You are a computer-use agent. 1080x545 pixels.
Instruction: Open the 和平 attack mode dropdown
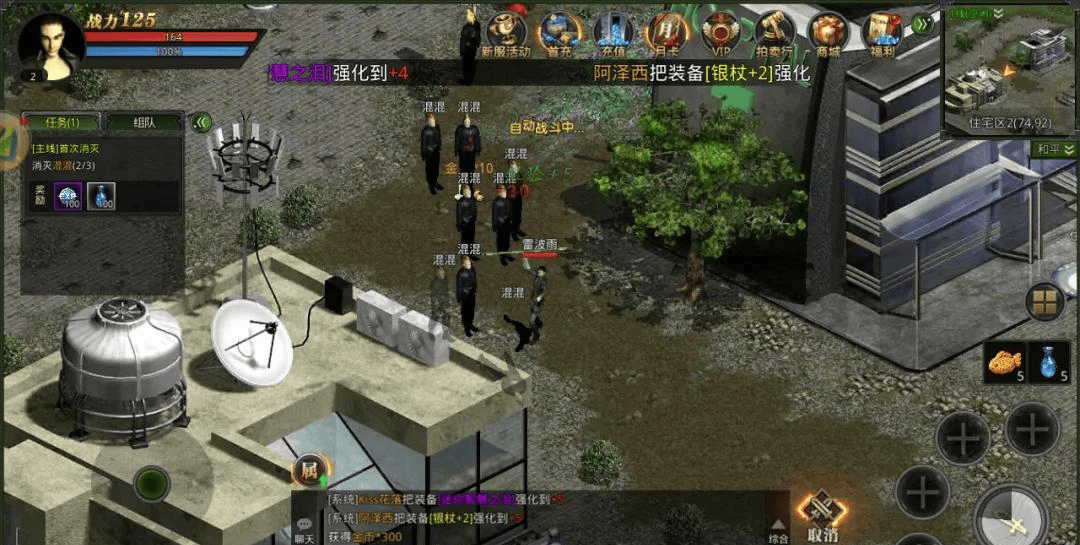pos(1055,149)
